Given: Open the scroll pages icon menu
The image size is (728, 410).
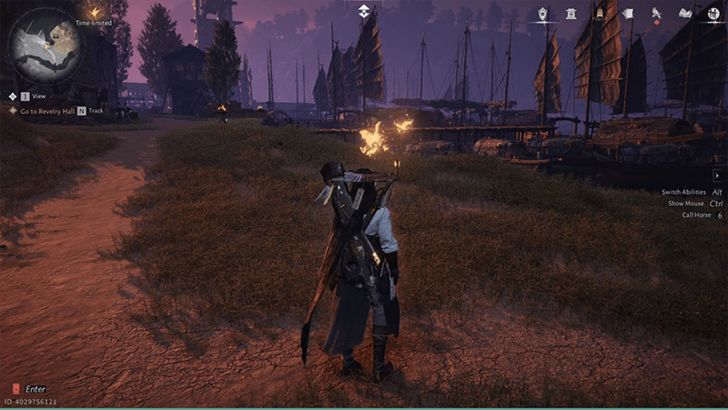Looking at the screenshot, I should 628,14.
